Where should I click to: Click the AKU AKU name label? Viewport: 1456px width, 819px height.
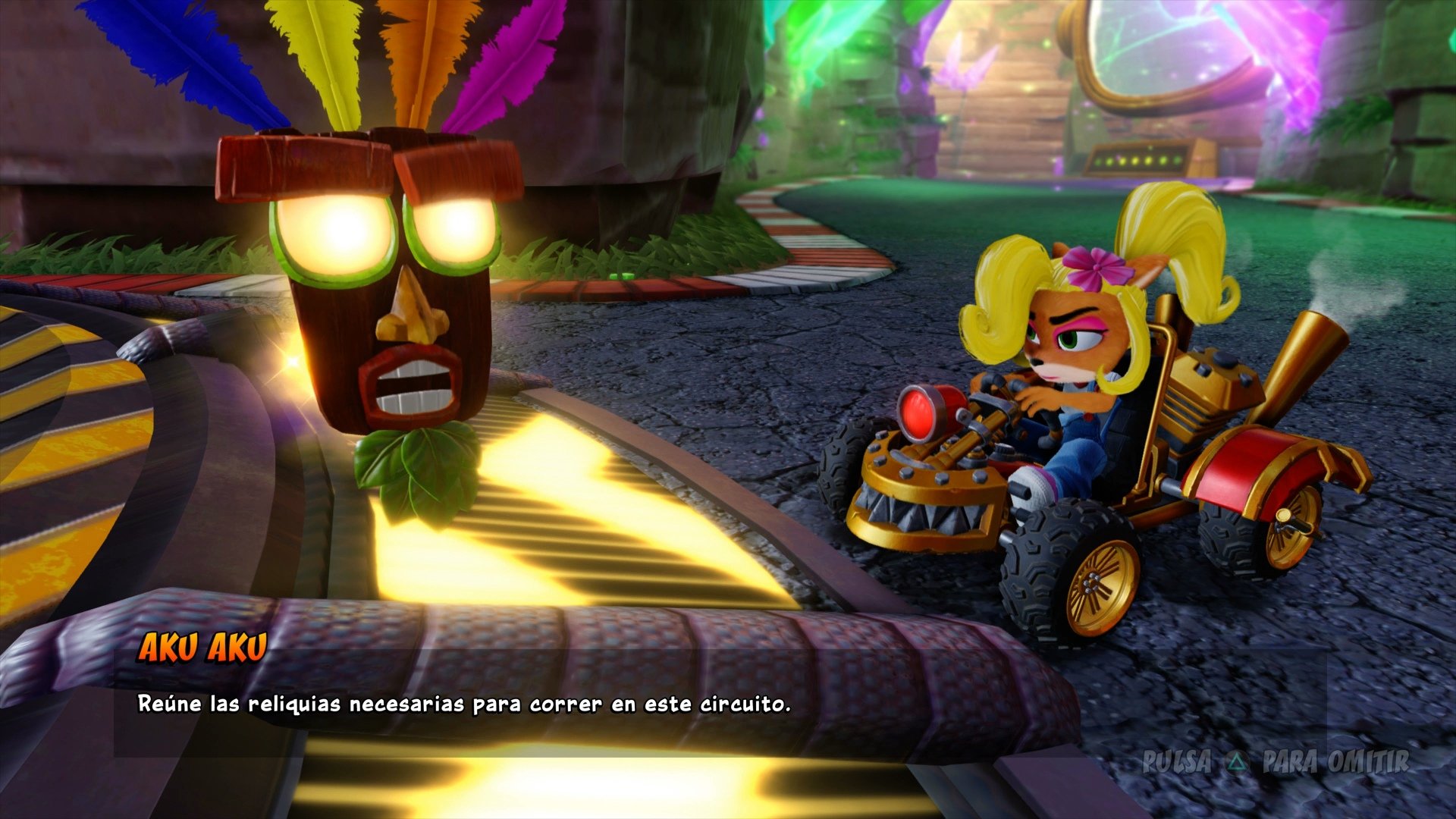pos(202,647)
